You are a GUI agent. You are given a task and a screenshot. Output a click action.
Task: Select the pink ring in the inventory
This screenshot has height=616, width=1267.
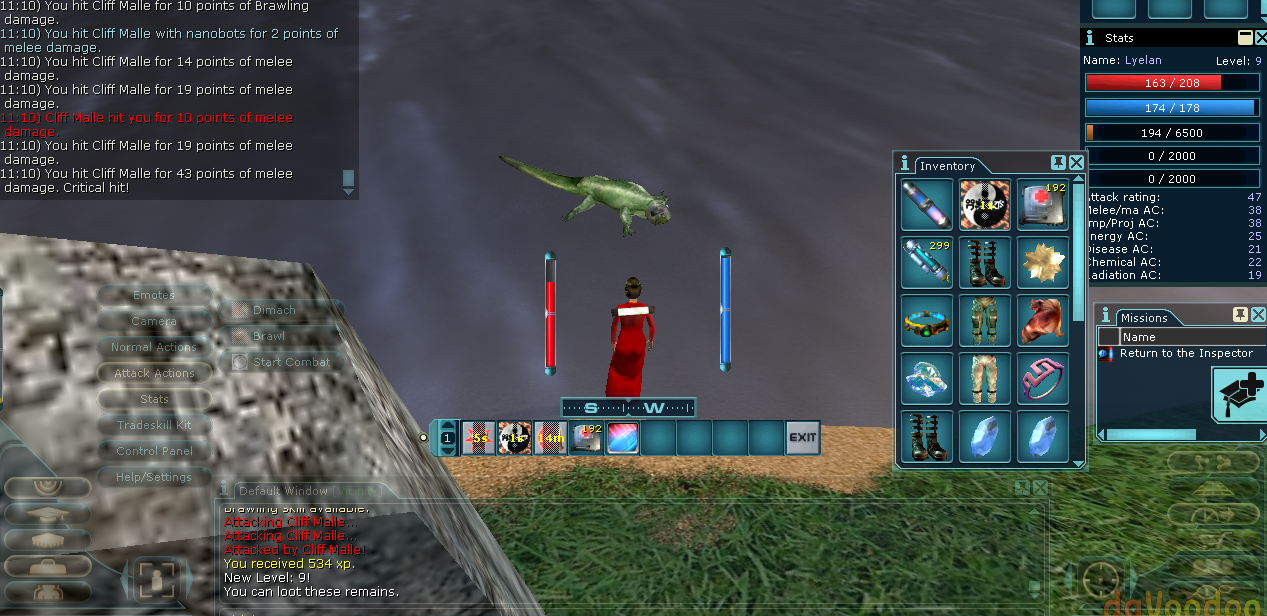(x=1043, y=378)
